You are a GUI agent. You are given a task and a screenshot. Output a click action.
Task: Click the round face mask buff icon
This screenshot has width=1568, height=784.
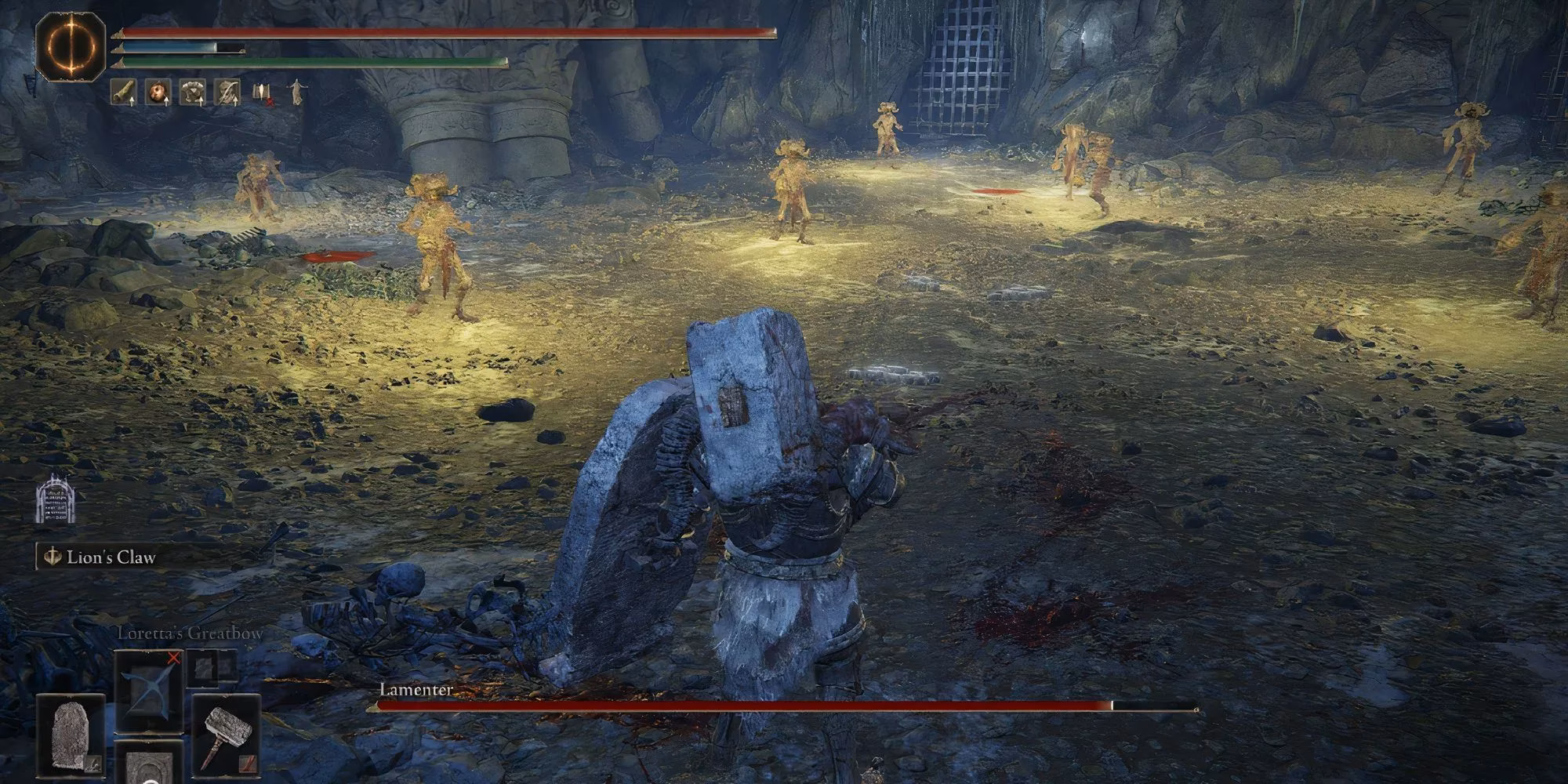point(158,93)
